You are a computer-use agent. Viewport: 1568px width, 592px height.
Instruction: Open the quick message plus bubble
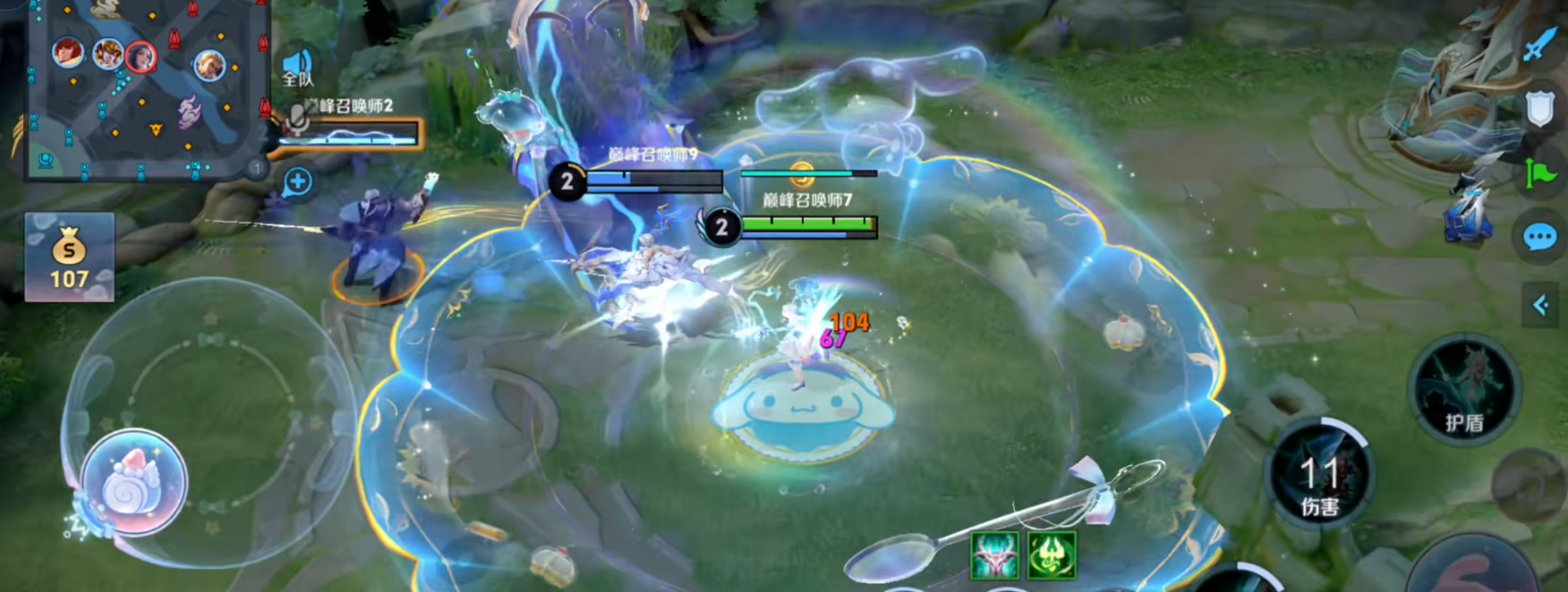[x=297, y=182]
